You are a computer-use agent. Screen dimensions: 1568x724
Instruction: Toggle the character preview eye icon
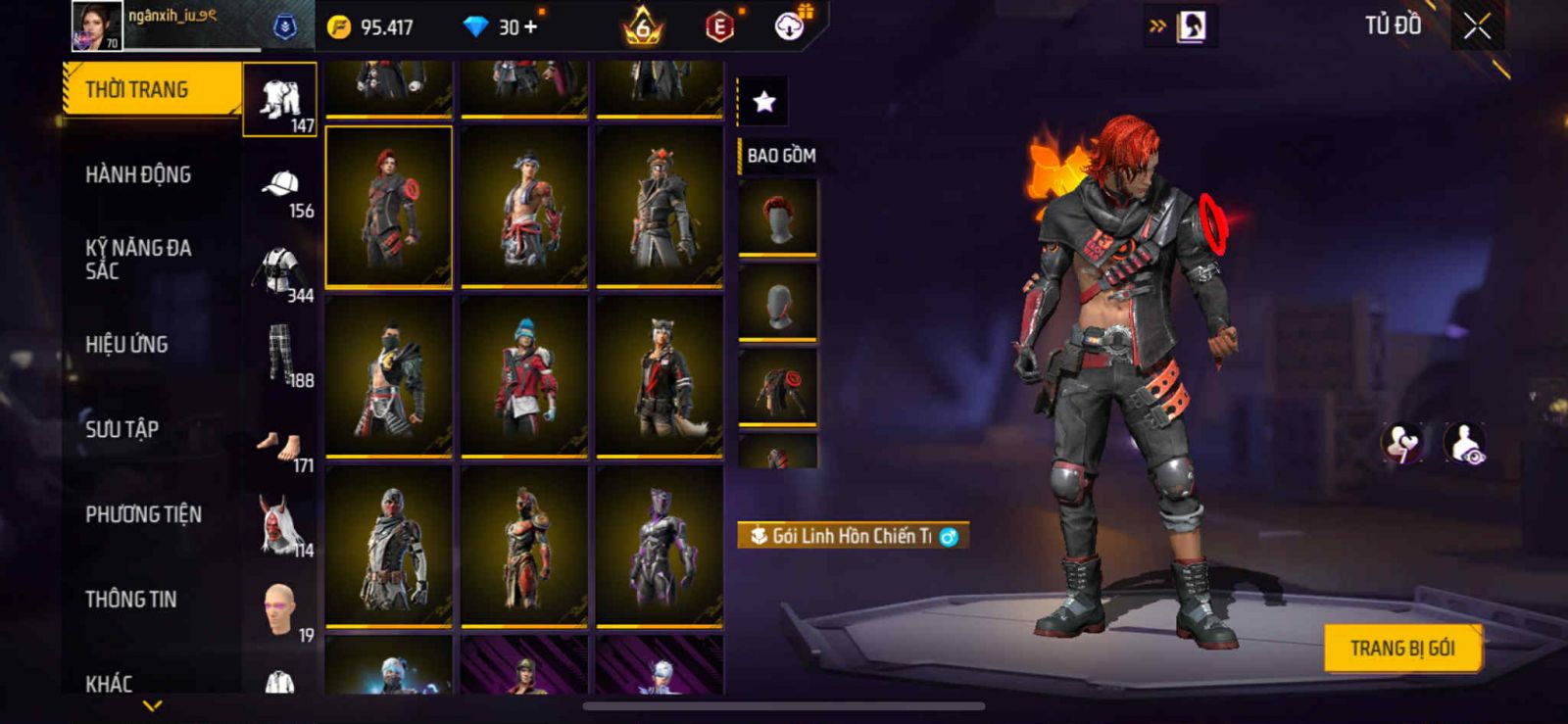pyautogui.click(x=1464, y=443)
